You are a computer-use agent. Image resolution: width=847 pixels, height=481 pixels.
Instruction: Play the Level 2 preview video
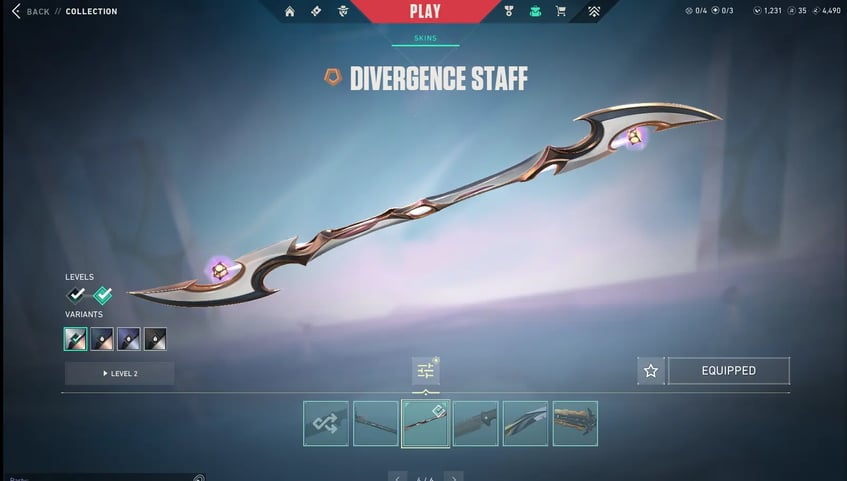119,373
